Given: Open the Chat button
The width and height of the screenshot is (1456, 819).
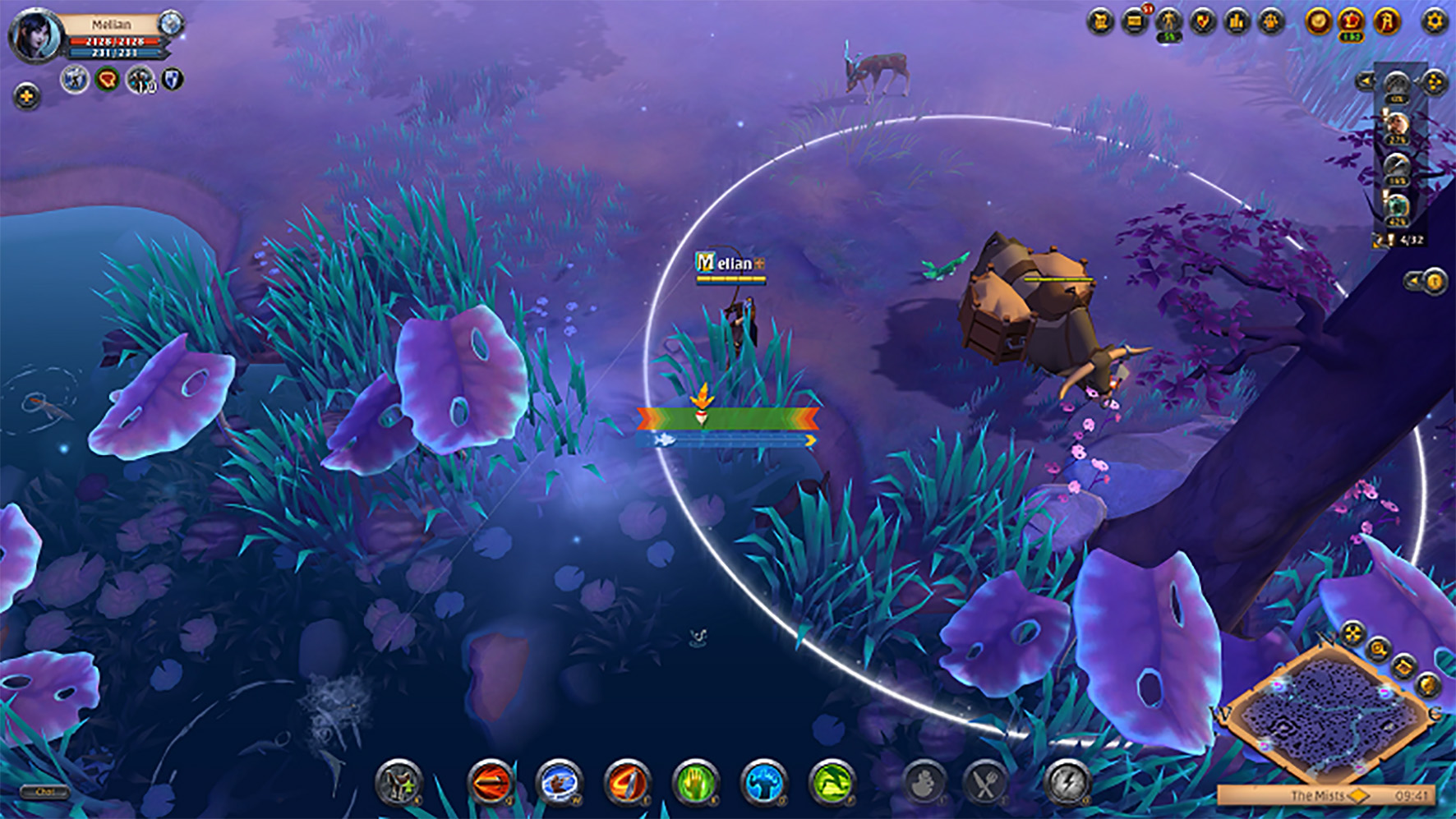Looking at the screenshot, I should 45,792.
